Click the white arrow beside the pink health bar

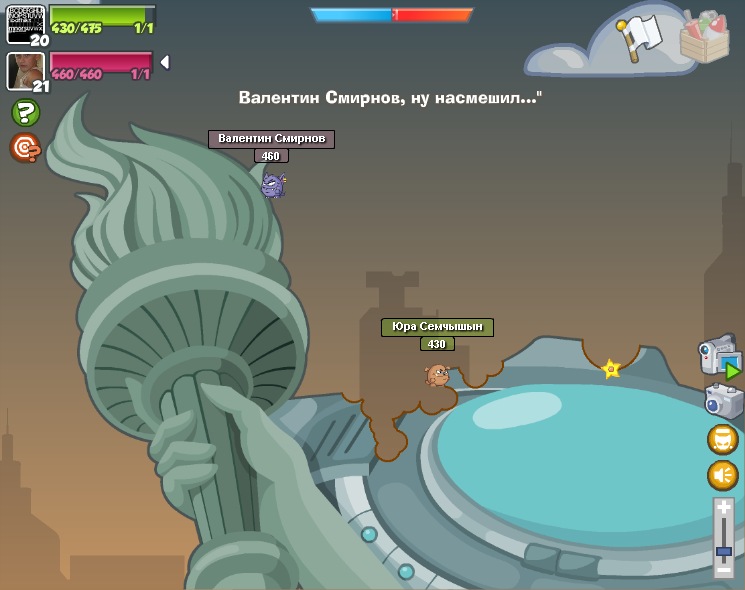164,62
